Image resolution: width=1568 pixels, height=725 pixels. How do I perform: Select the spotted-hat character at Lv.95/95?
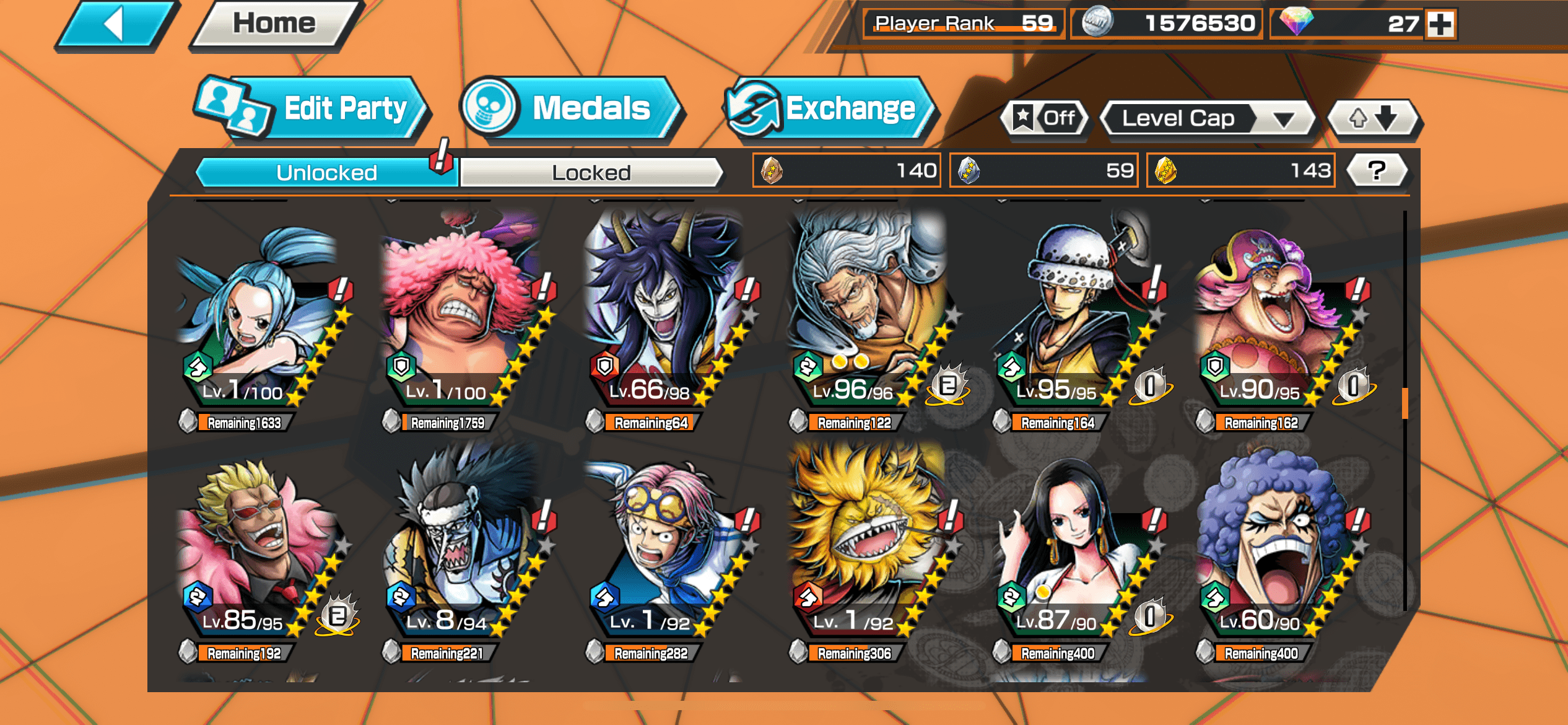tap(1071, 316)
